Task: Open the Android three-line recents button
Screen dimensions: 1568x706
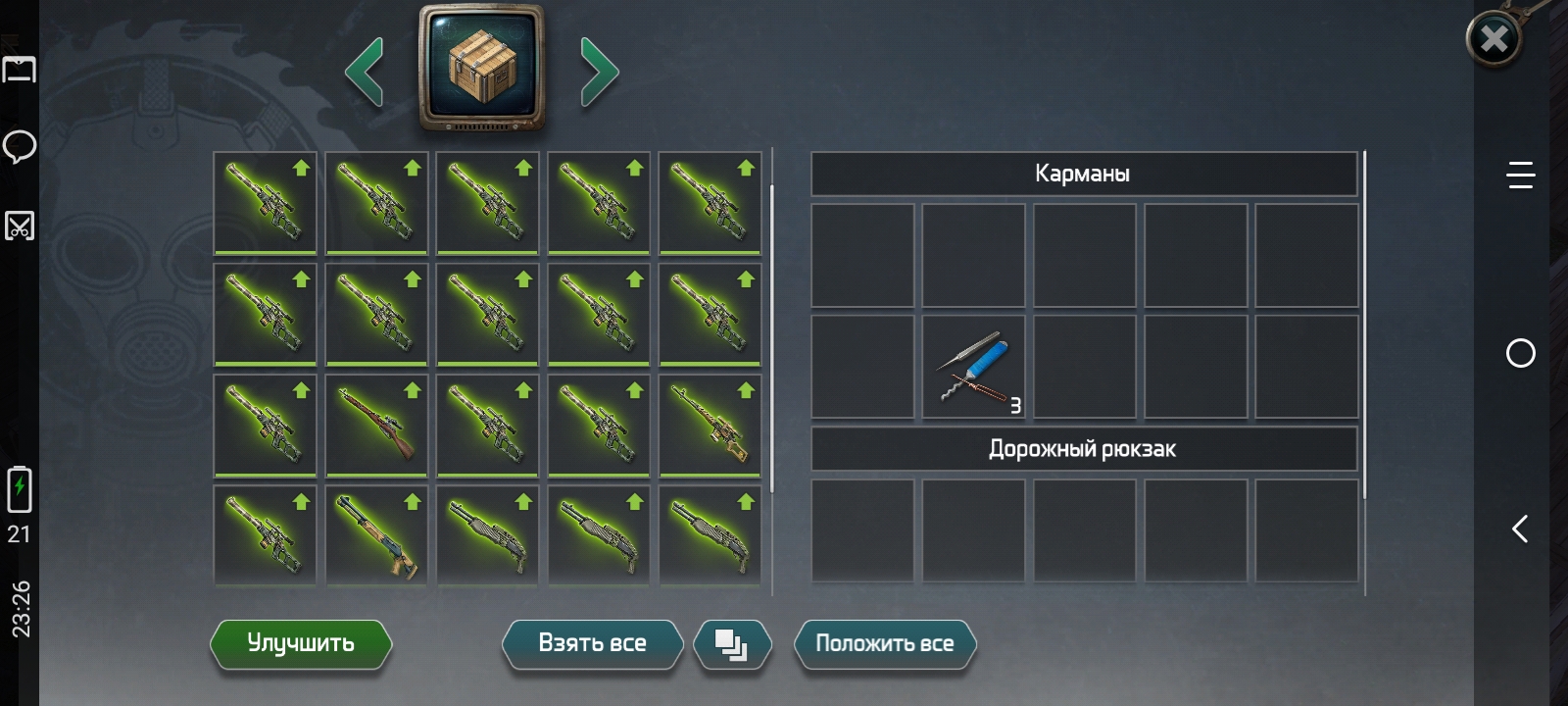Action: tap(1520, 176)
